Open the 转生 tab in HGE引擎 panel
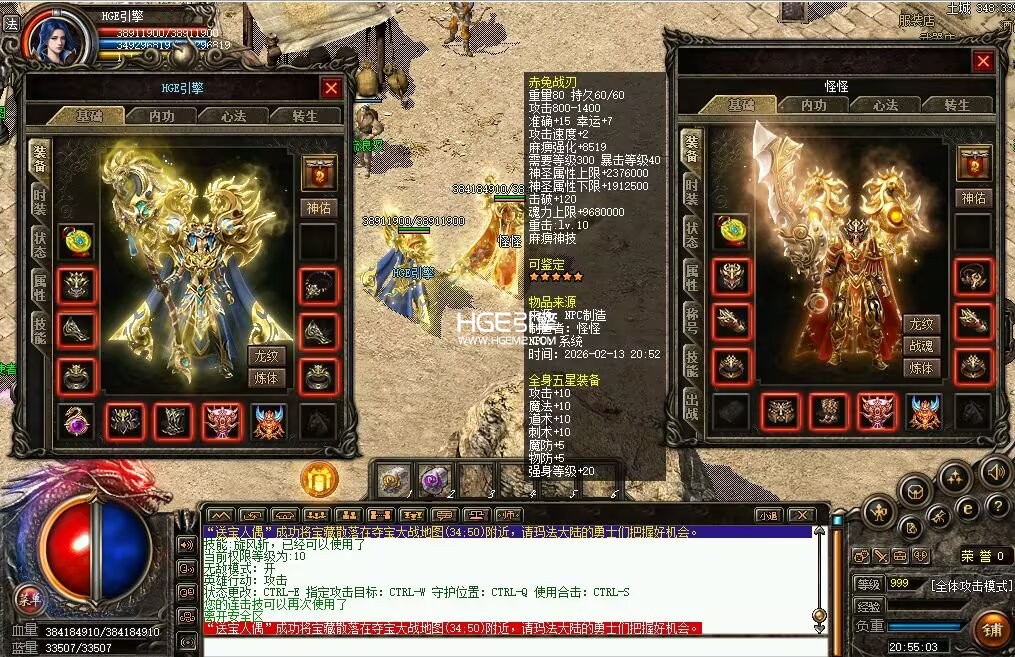Screen dimensions: 1015x657 click(x=304, y=116)
